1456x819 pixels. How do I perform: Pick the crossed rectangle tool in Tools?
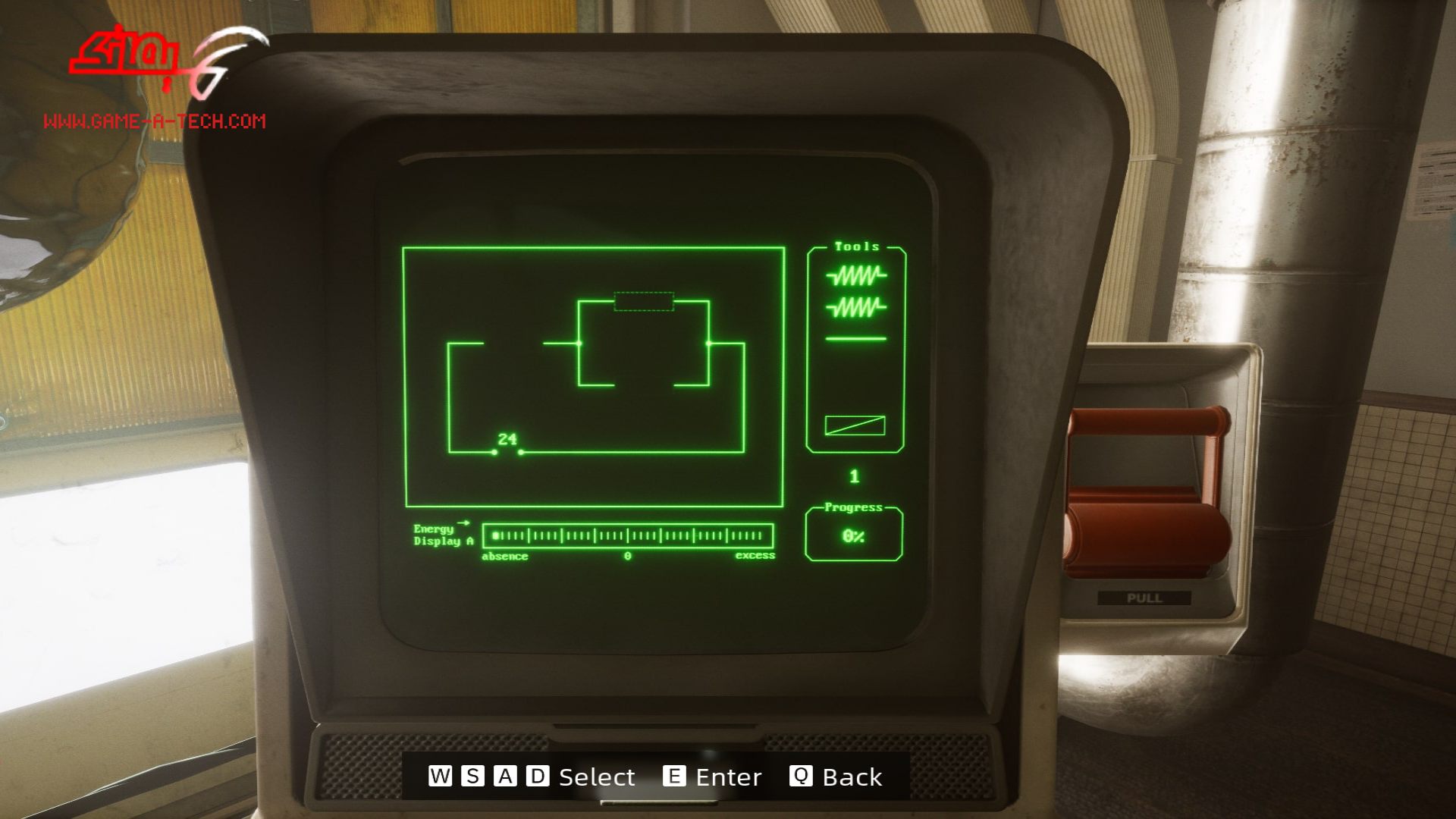coord(855,425)
